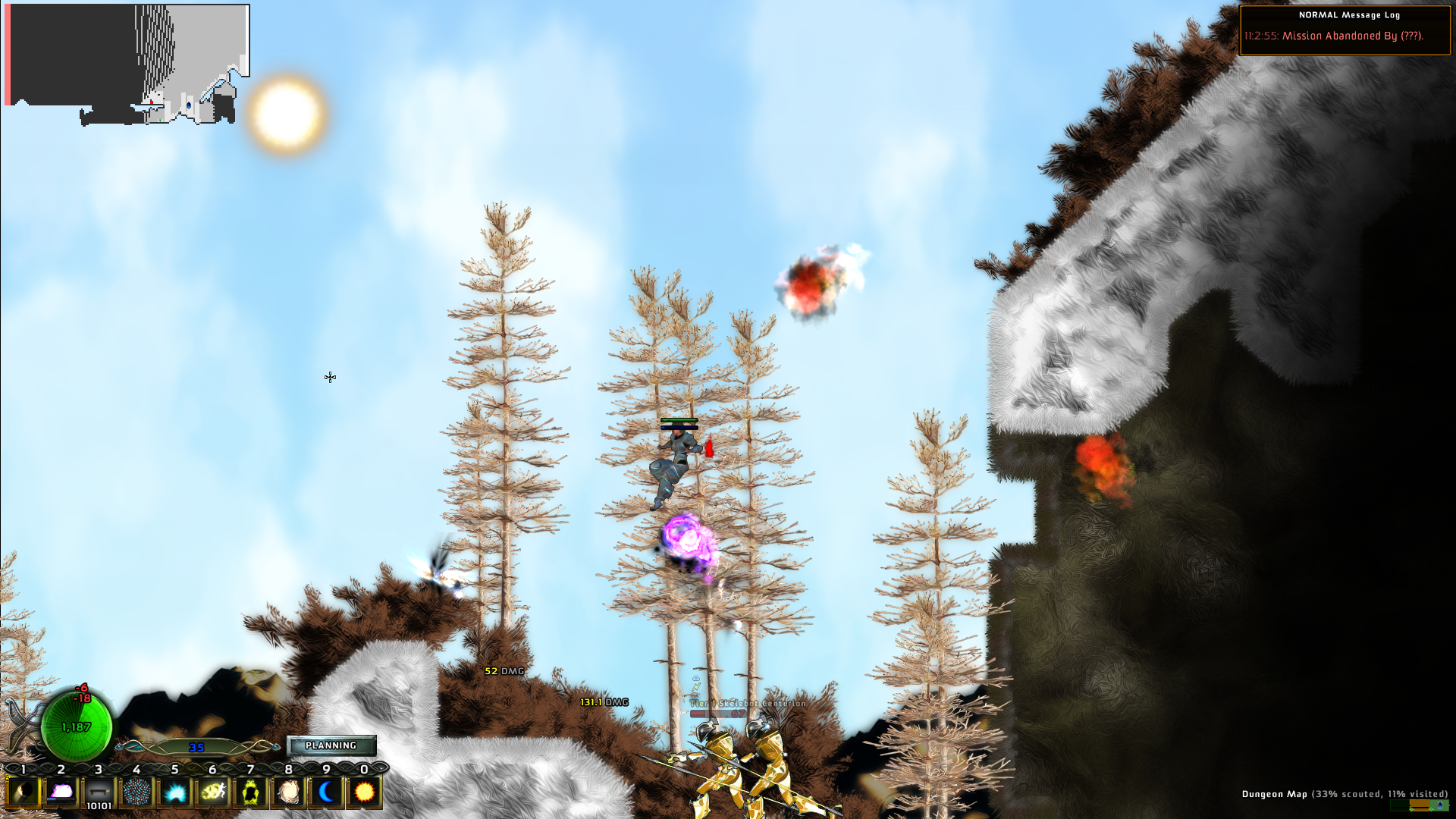Click the mana bar displaying 35

click(196, 748)
